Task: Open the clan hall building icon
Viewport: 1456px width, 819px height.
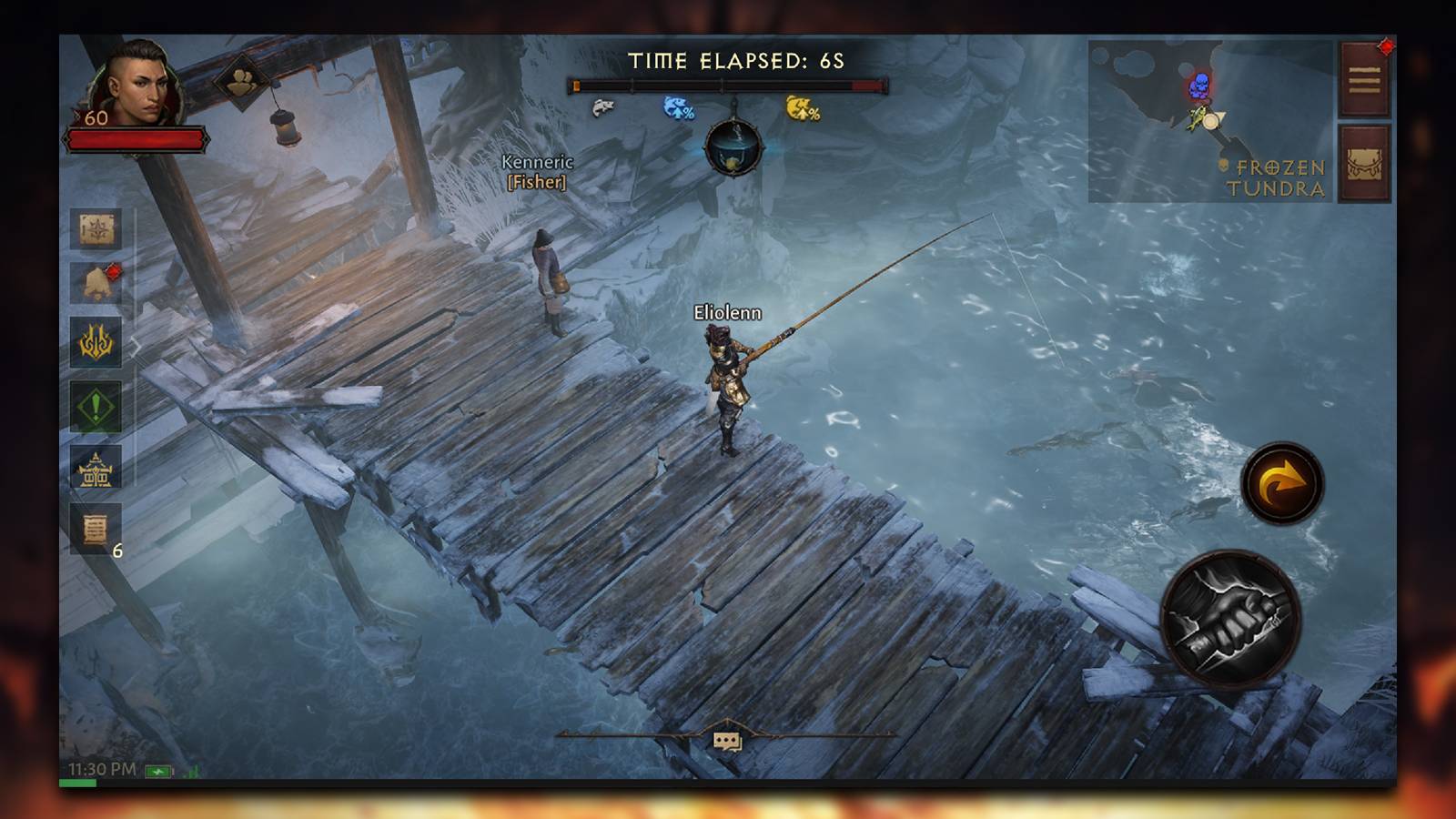Action: click(x=97, y=471)
